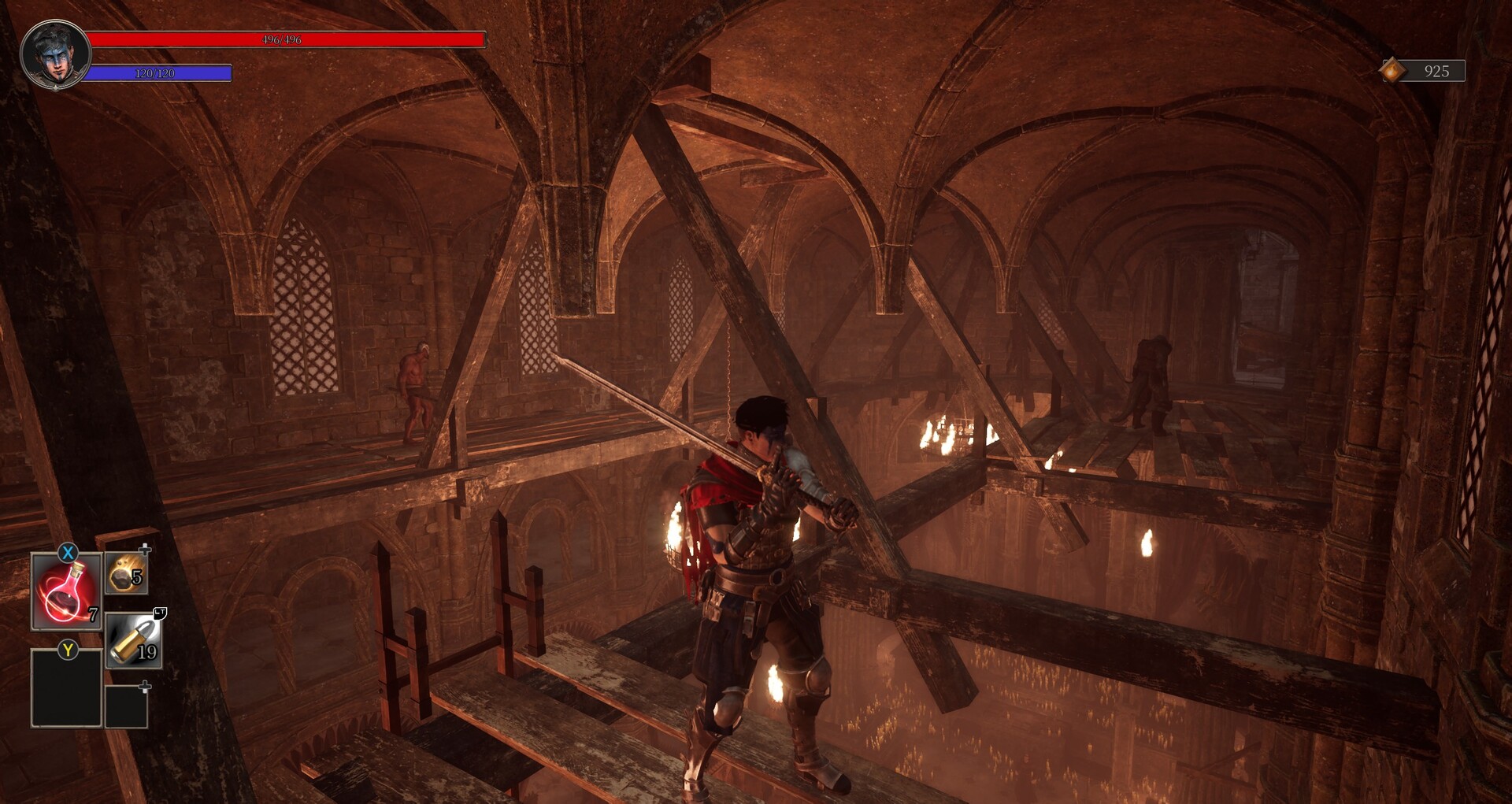Expand items with the plus above the rock slot
The image size is (1512, 804).
click(144, 550)
